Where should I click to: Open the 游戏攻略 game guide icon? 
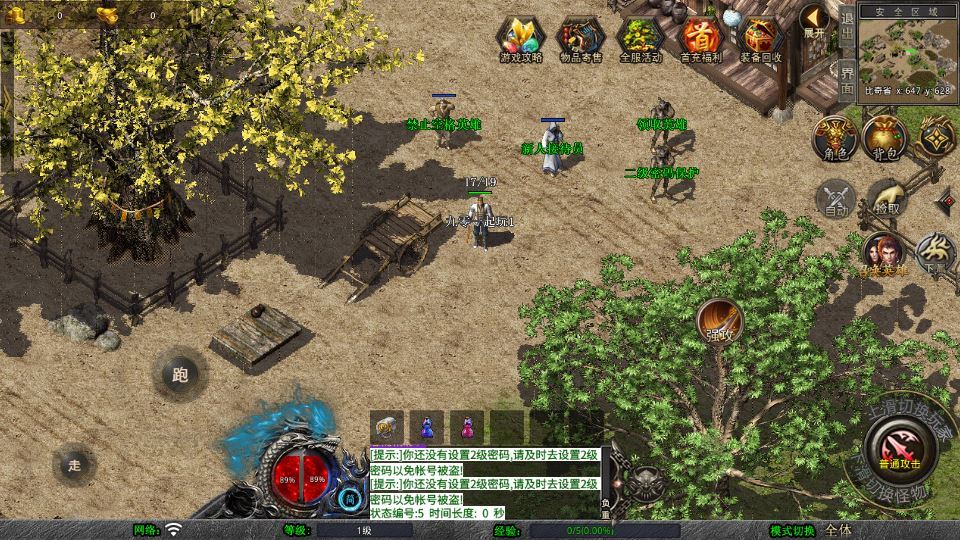tap(521, 38)
